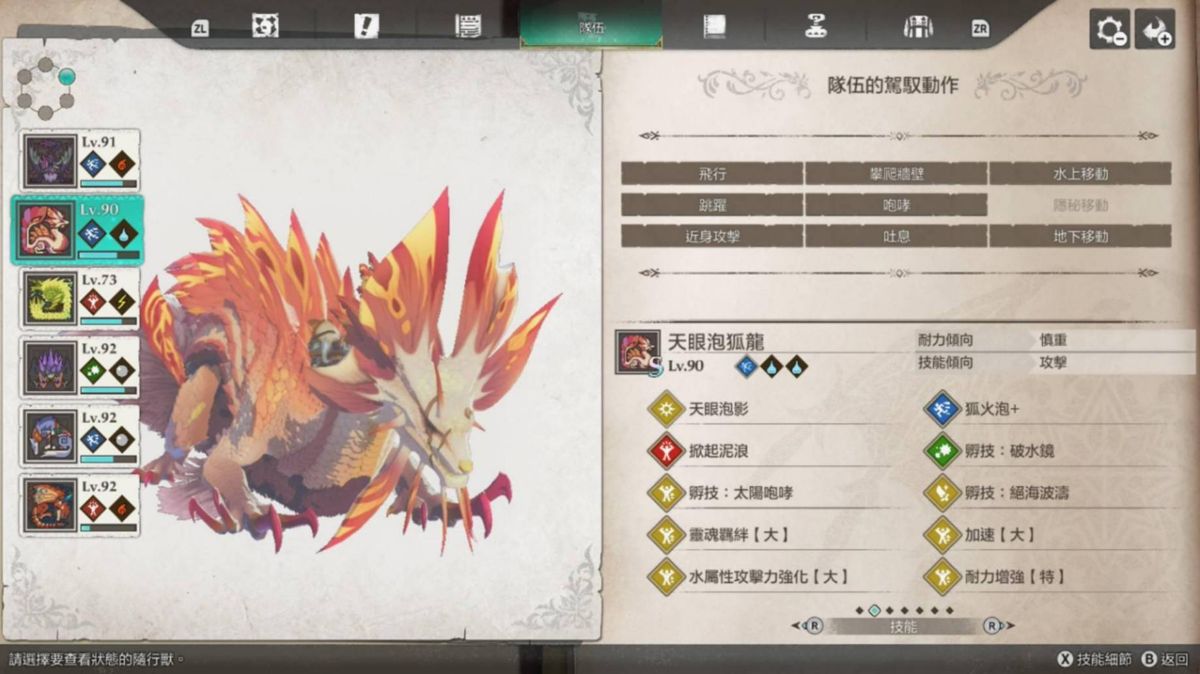This screenshot has height=674, width=1200.
Task: Select the Lv.91 dark monster party slot
Action: [x=80, y=161]
